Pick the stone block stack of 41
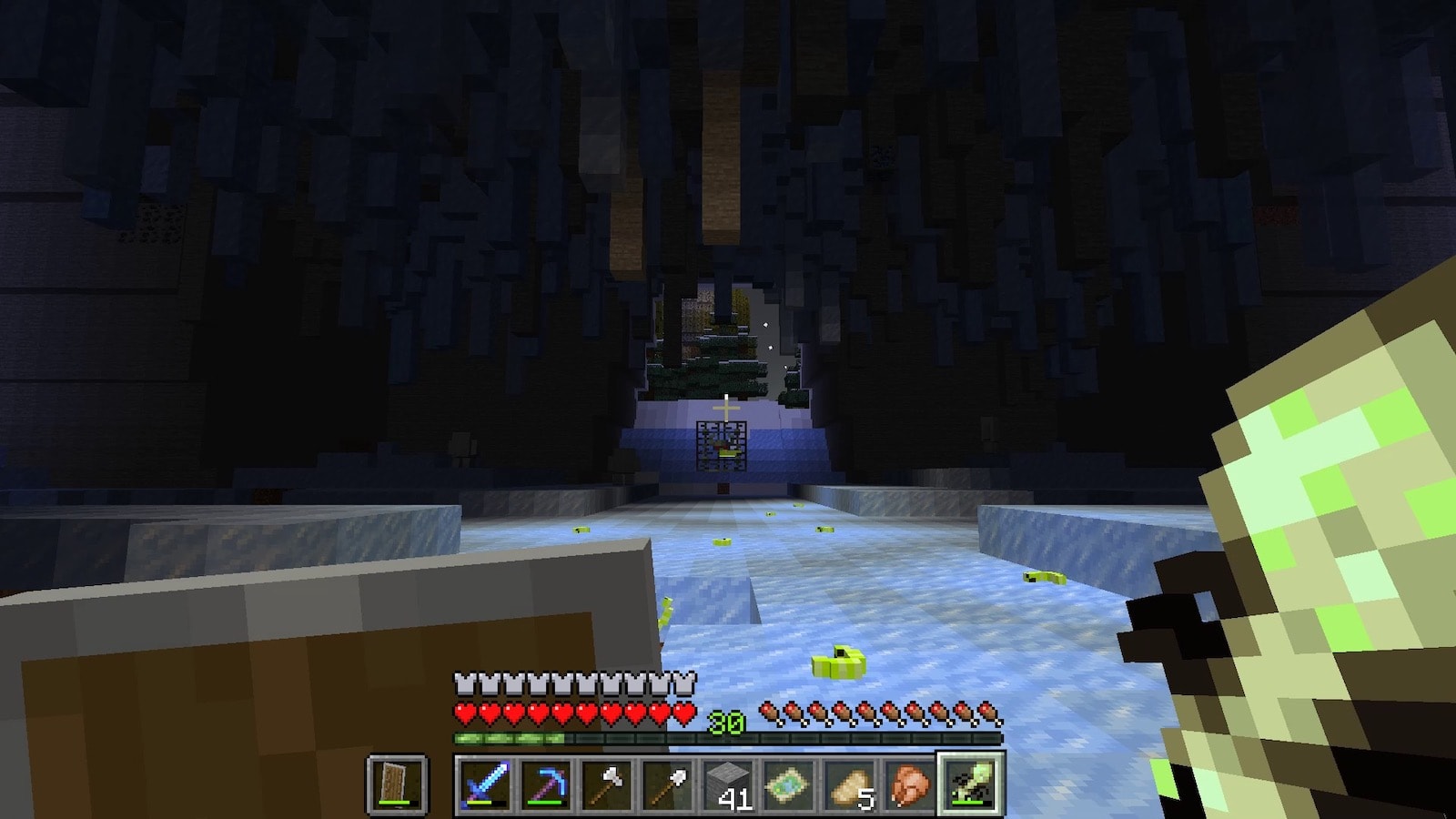The image size is (1456, 819). coord(728,784)
